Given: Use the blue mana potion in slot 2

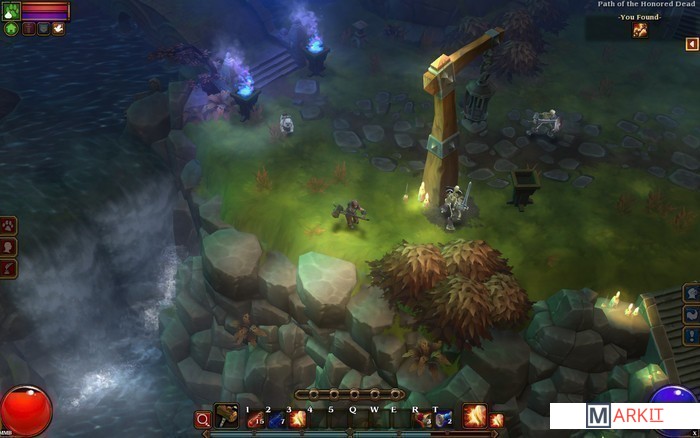Looking at the screenshot, I should pyautogui.click(x=276, y=420).
